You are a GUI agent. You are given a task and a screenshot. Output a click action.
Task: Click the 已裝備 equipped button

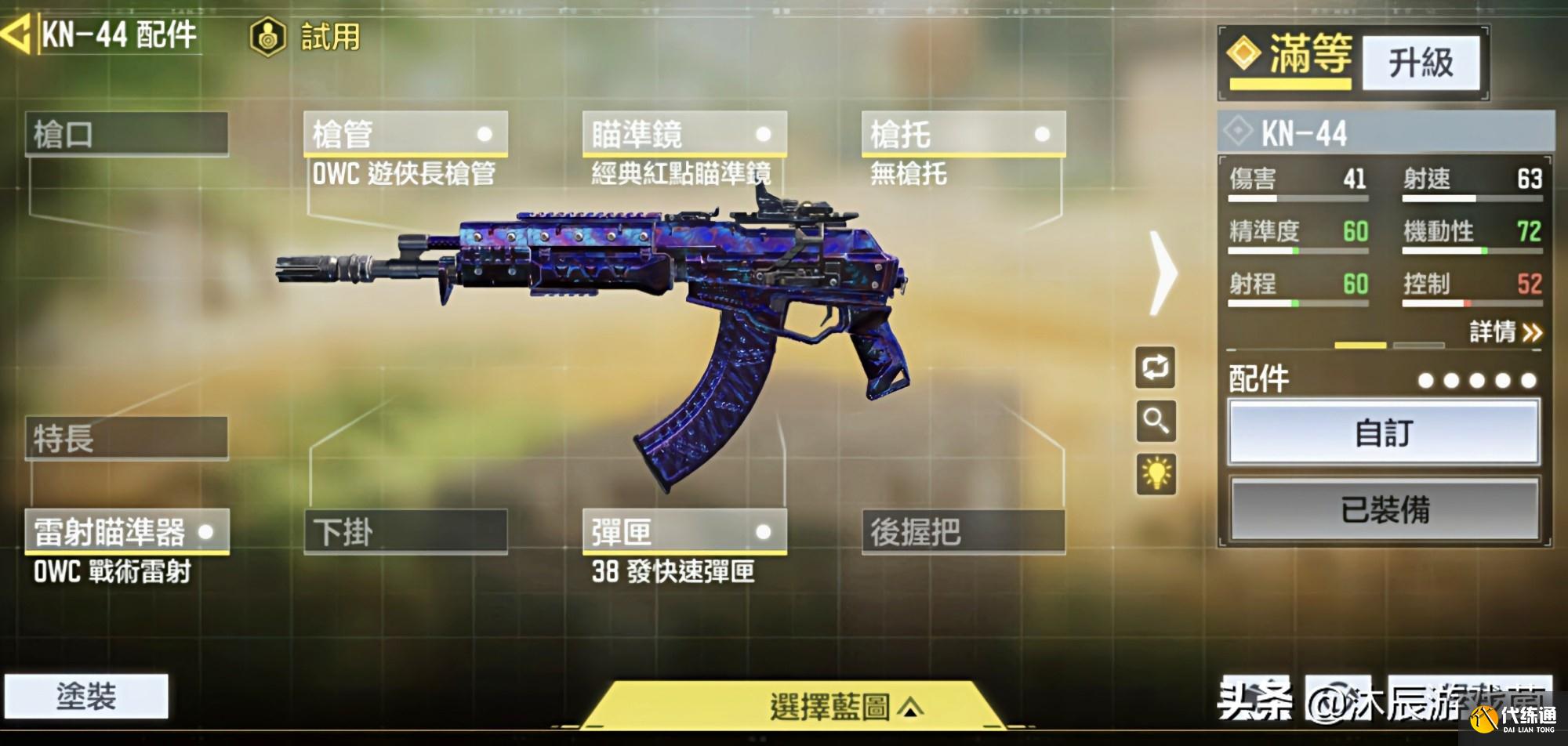click(x=1385, y=509)
